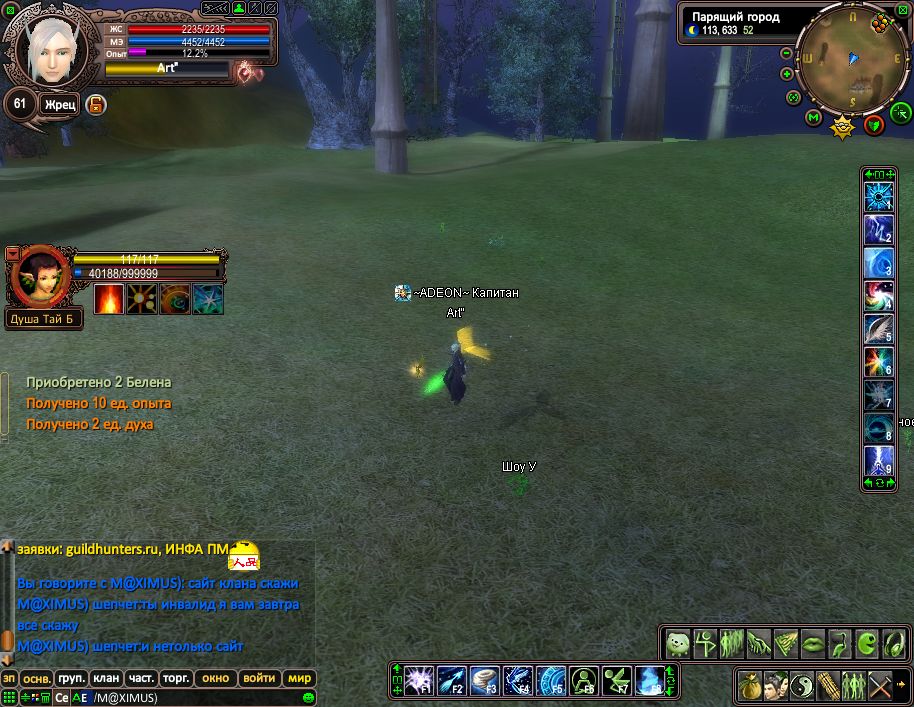
Task: Click the crossed swords menu icon
Action: pyautogui.click(x=879, y=686)
